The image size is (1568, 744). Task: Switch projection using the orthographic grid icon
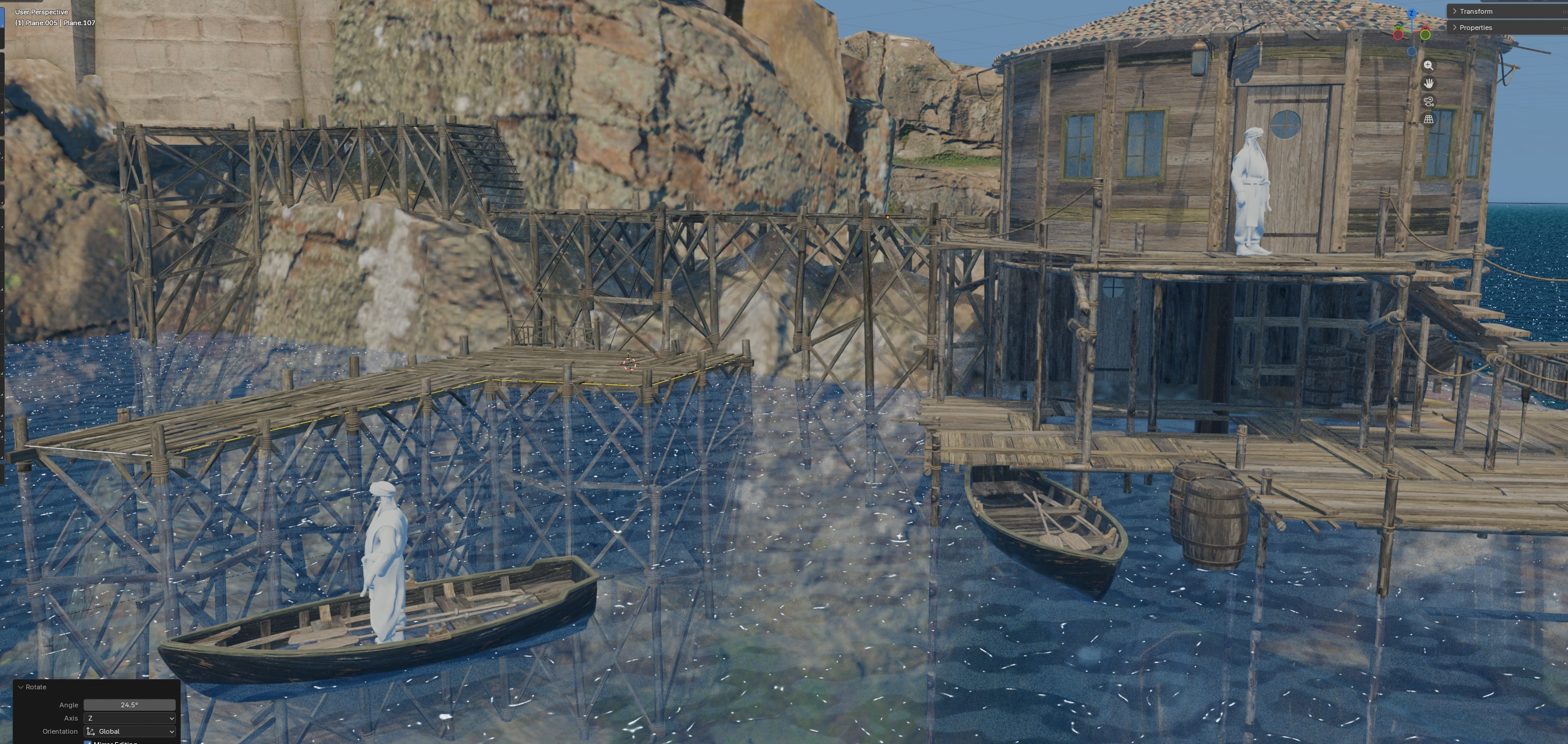pyautogui.click(x=1429, y=120)
